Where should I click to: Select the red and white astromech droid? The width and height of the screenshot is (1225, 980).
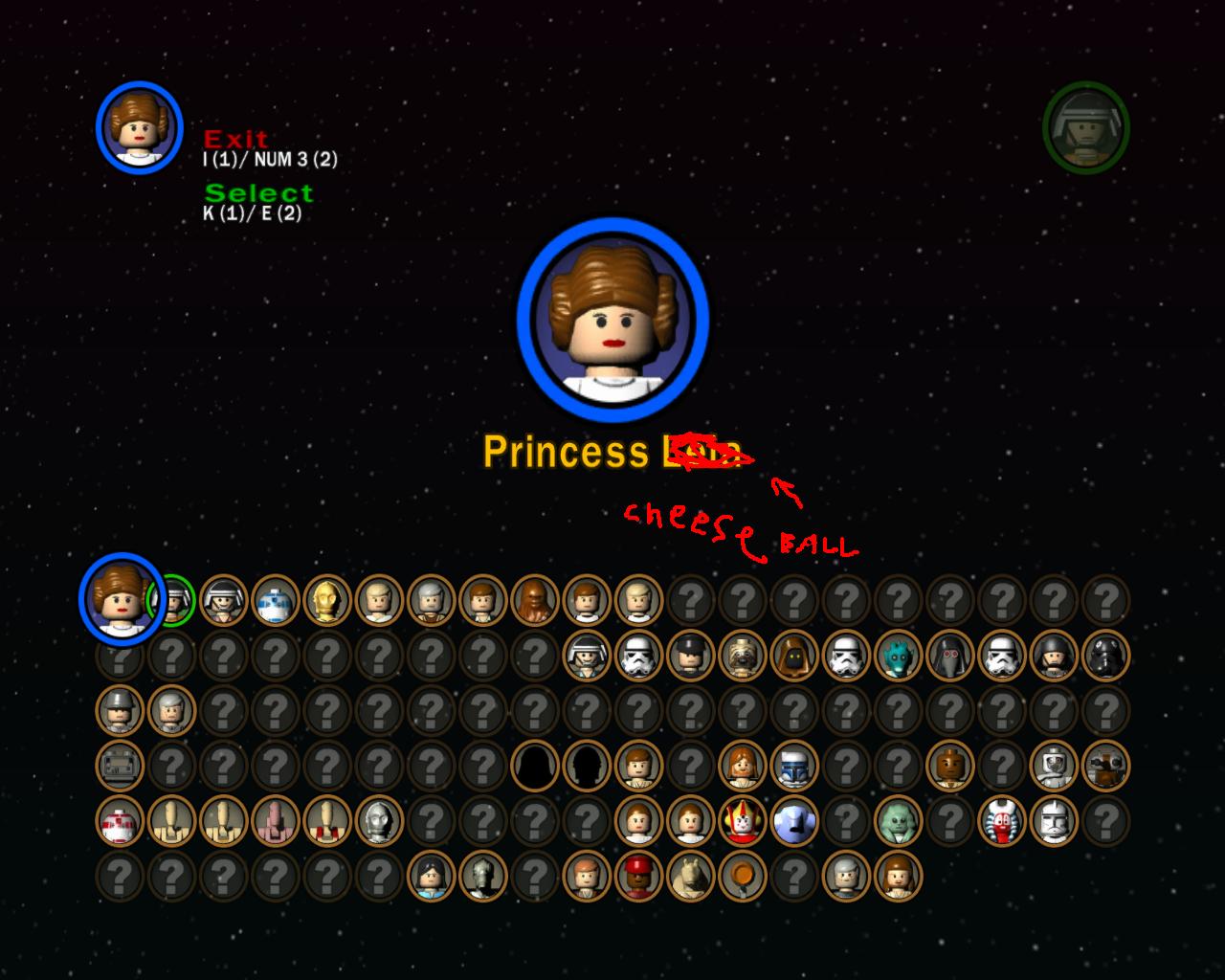point(120,820)
